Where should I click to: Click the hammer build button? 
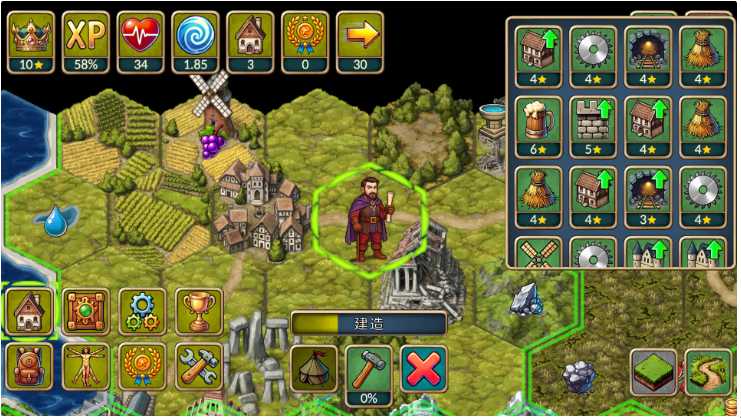[x=369, y=368]
